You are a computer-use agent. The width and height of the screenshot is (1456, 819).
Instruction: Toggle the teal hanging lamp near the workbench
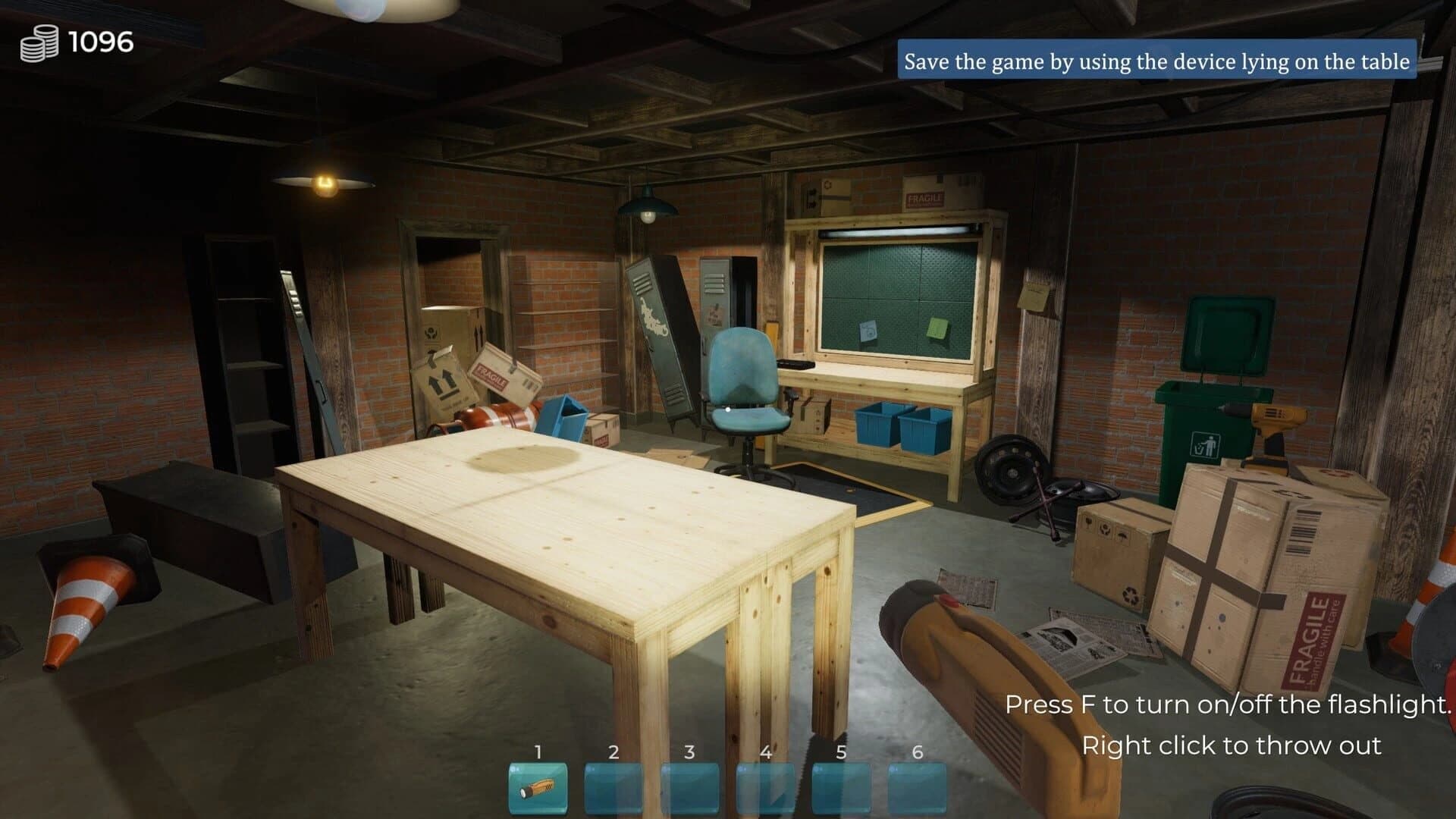(x=646, y=206)
